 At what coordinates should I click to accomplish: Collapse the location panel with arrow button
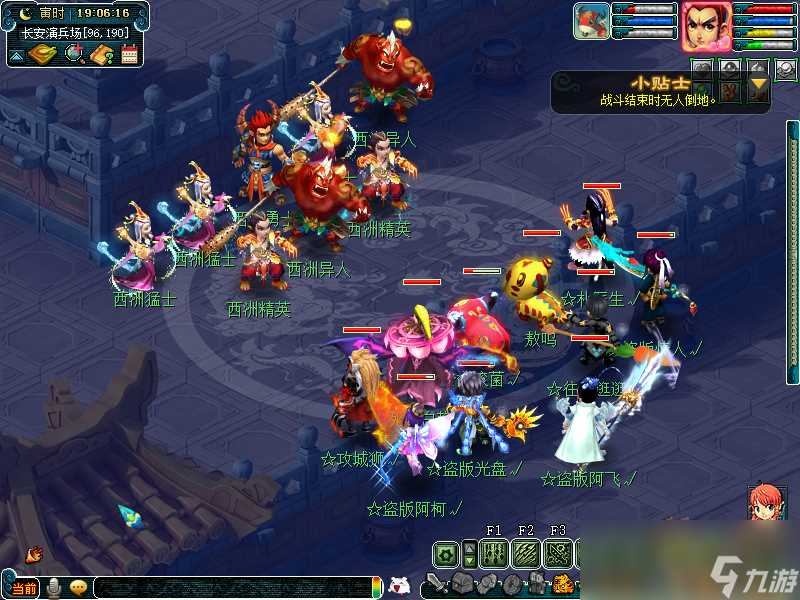pos(17,55)
